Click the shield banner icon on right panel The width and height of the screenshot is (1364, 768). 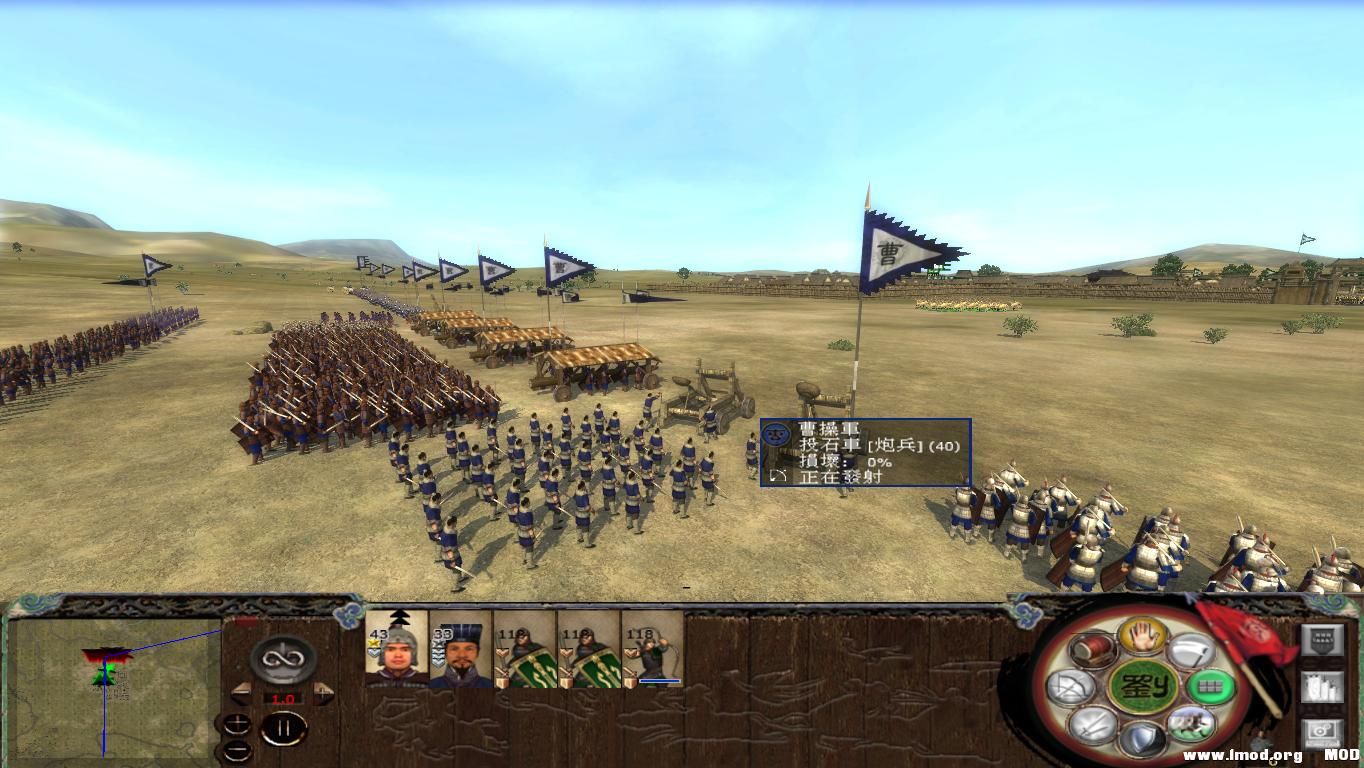(1320, 638)
